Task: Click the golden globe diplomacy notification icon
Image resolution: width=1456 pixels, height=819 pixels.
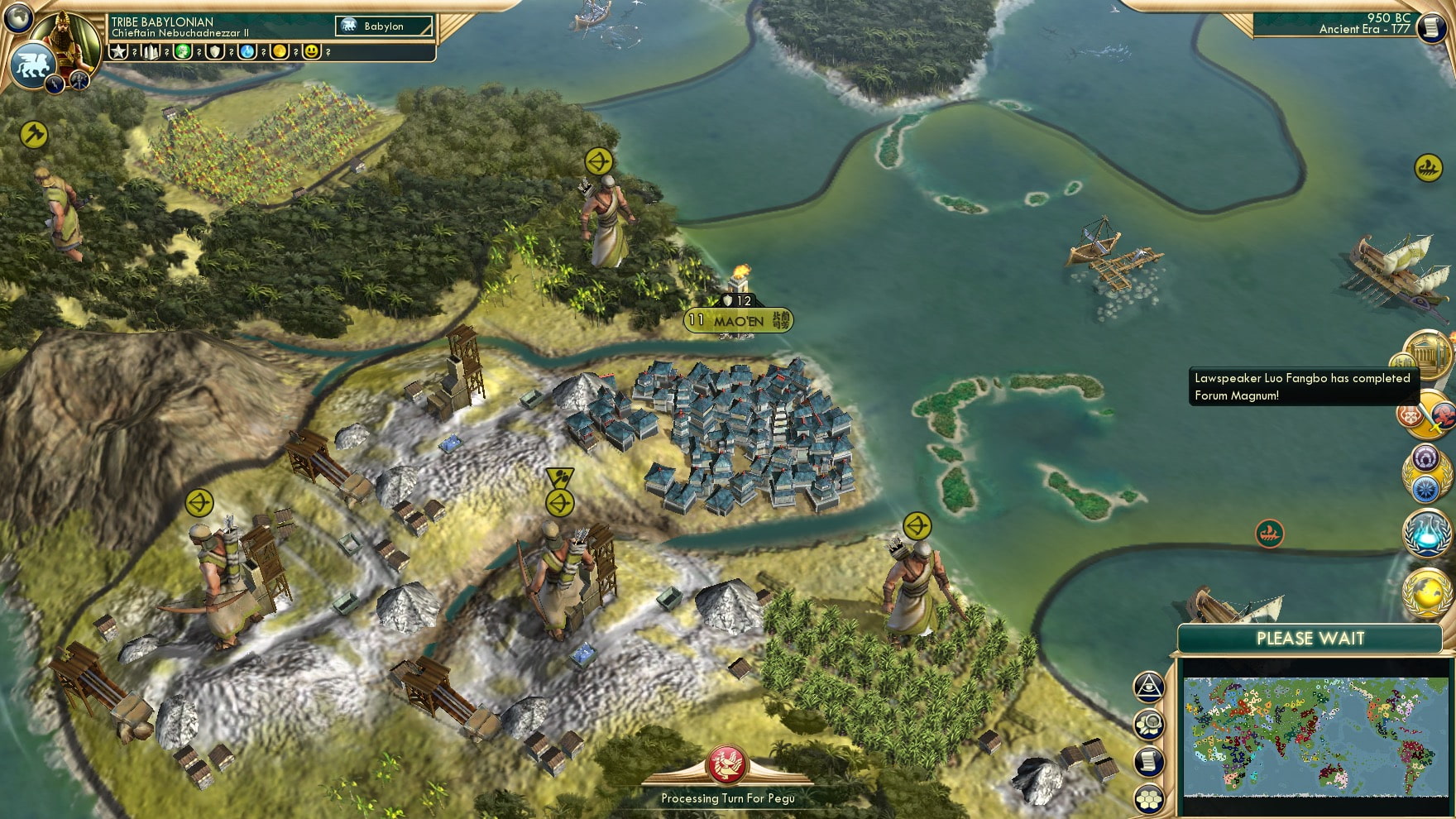Action: (x=1425, y=592)
